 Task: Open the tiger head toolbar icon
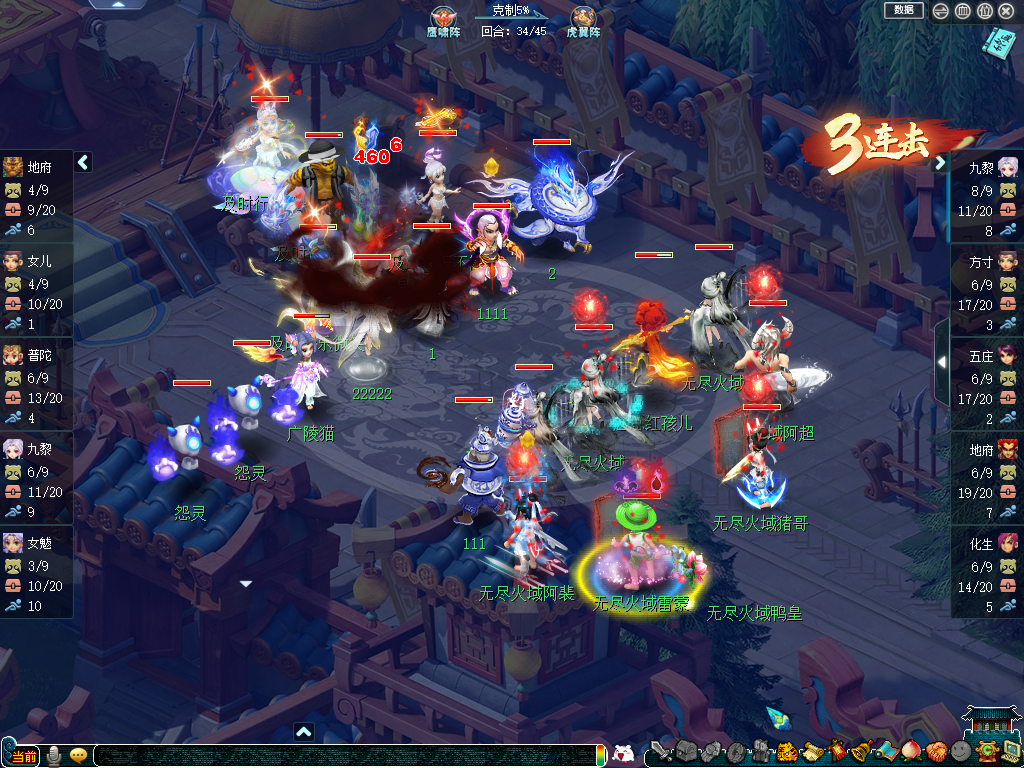[x=787, y=751]
